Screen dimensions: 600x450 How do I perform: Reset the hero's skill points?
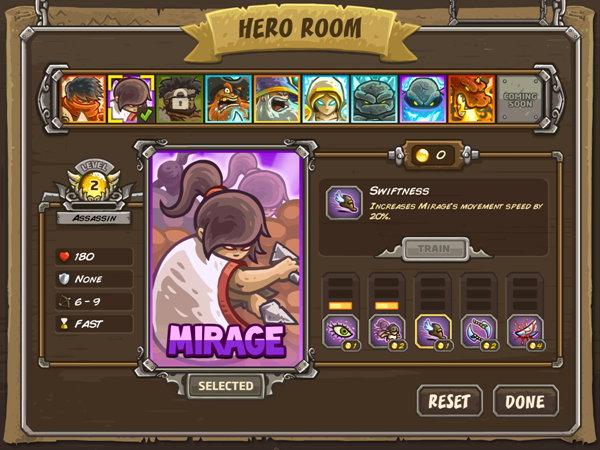pyautogui.click(x=449, y=401)
